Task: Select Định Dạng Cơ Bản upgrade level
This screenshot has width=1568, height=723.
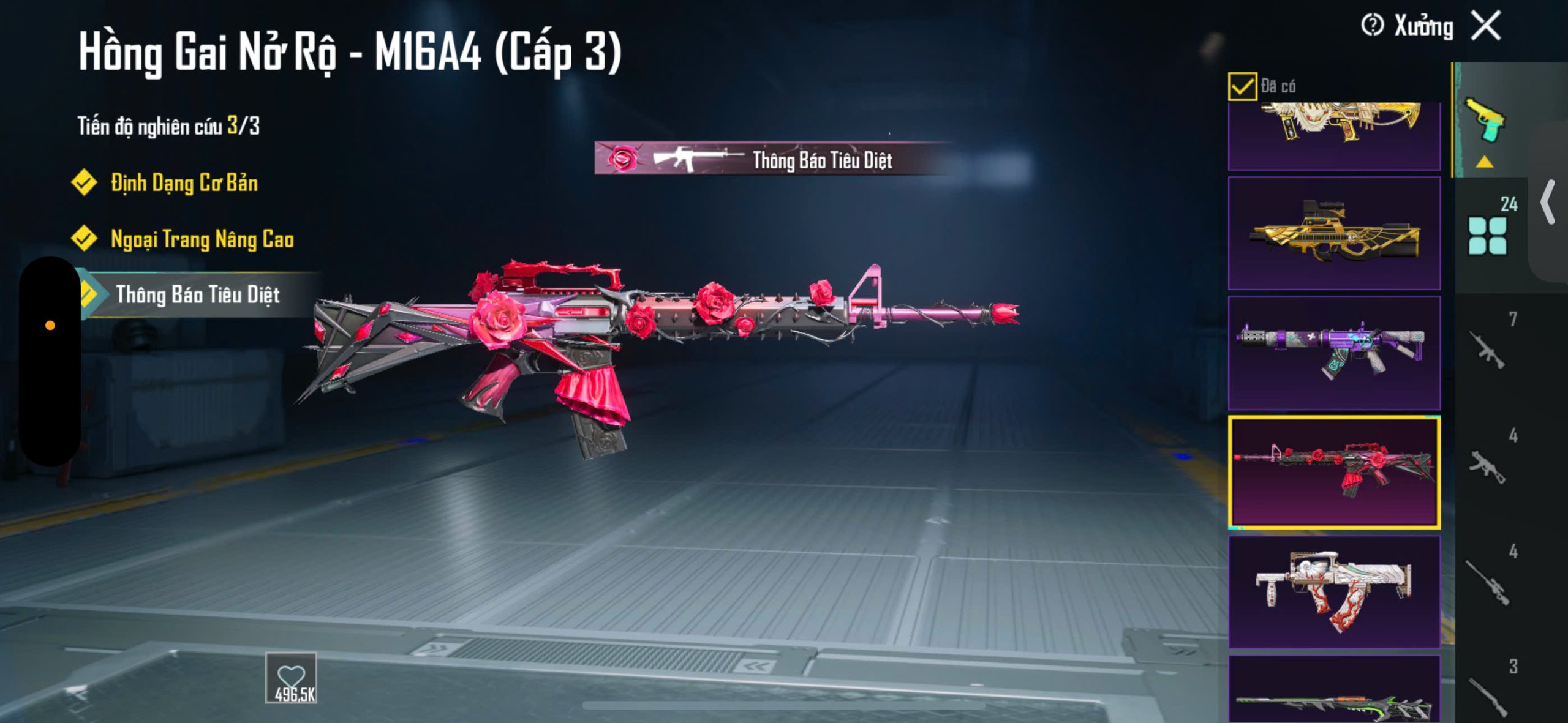Action: 184,183
